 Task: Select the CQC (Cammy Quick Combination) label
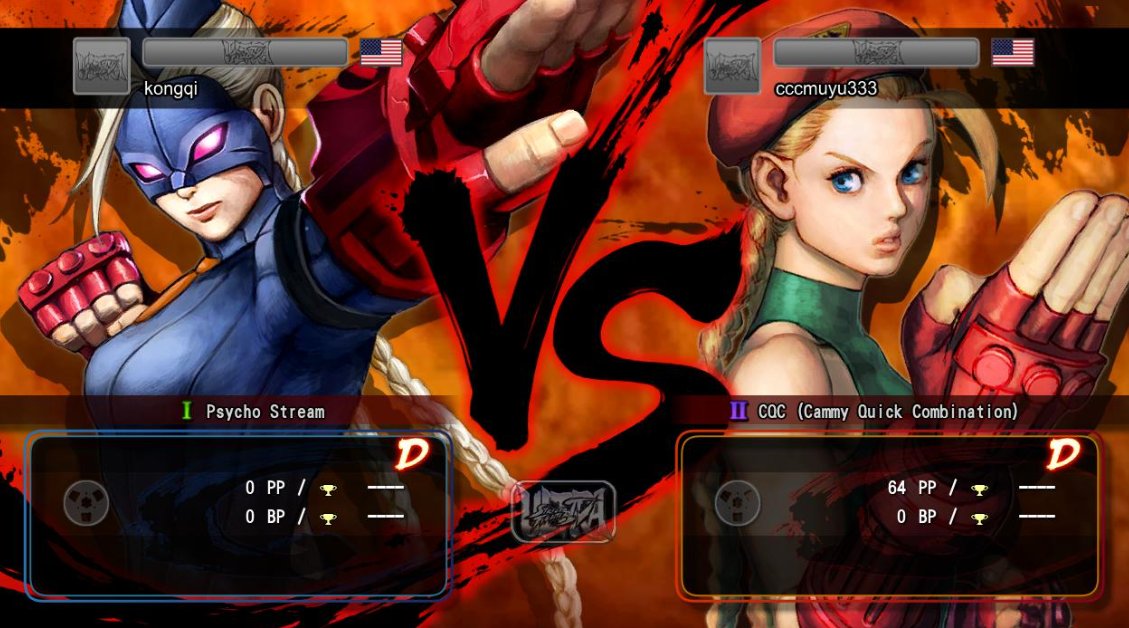click(x=887, y=411)
